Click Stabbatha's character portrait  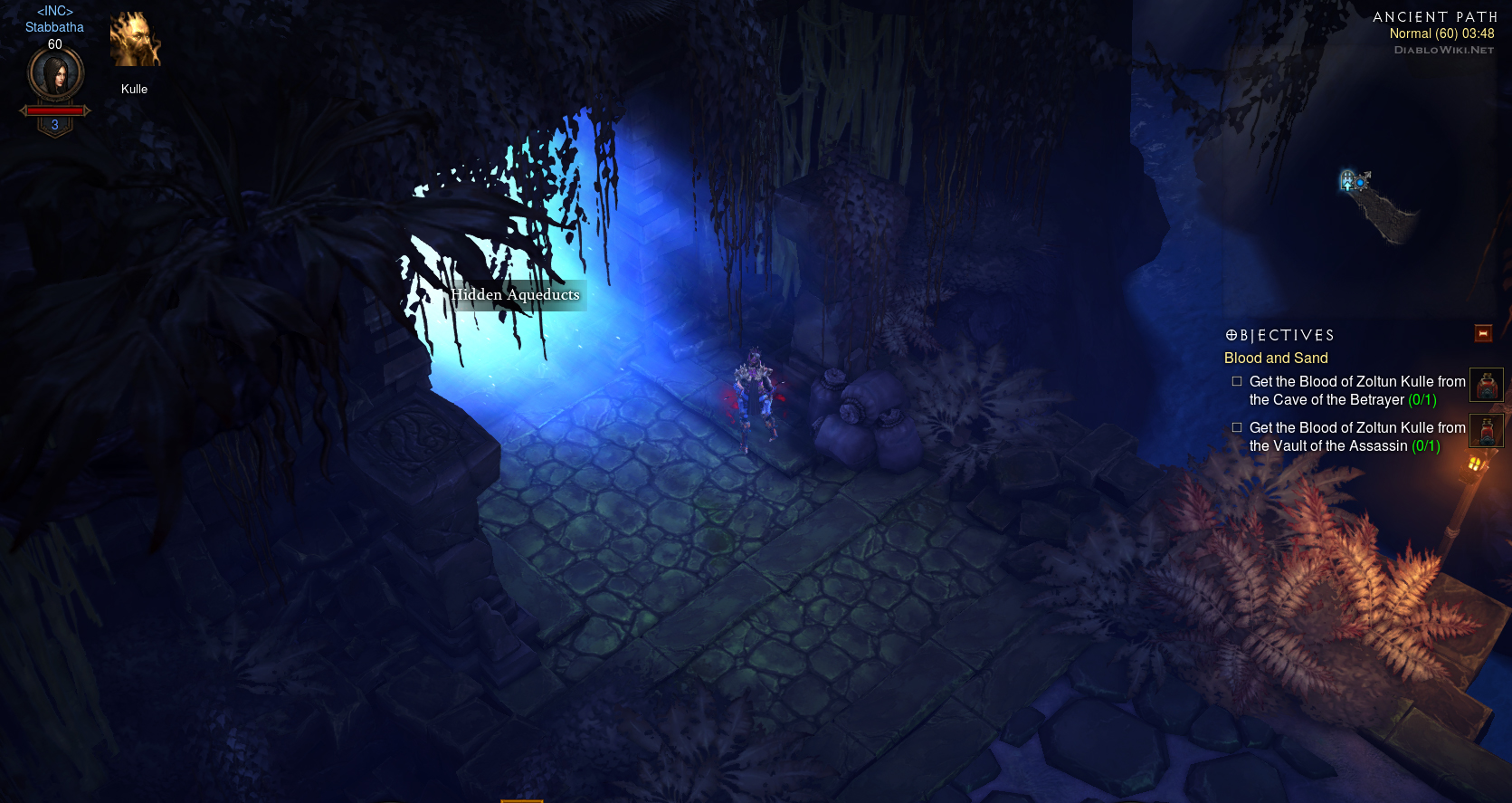[x=56, y=74]
